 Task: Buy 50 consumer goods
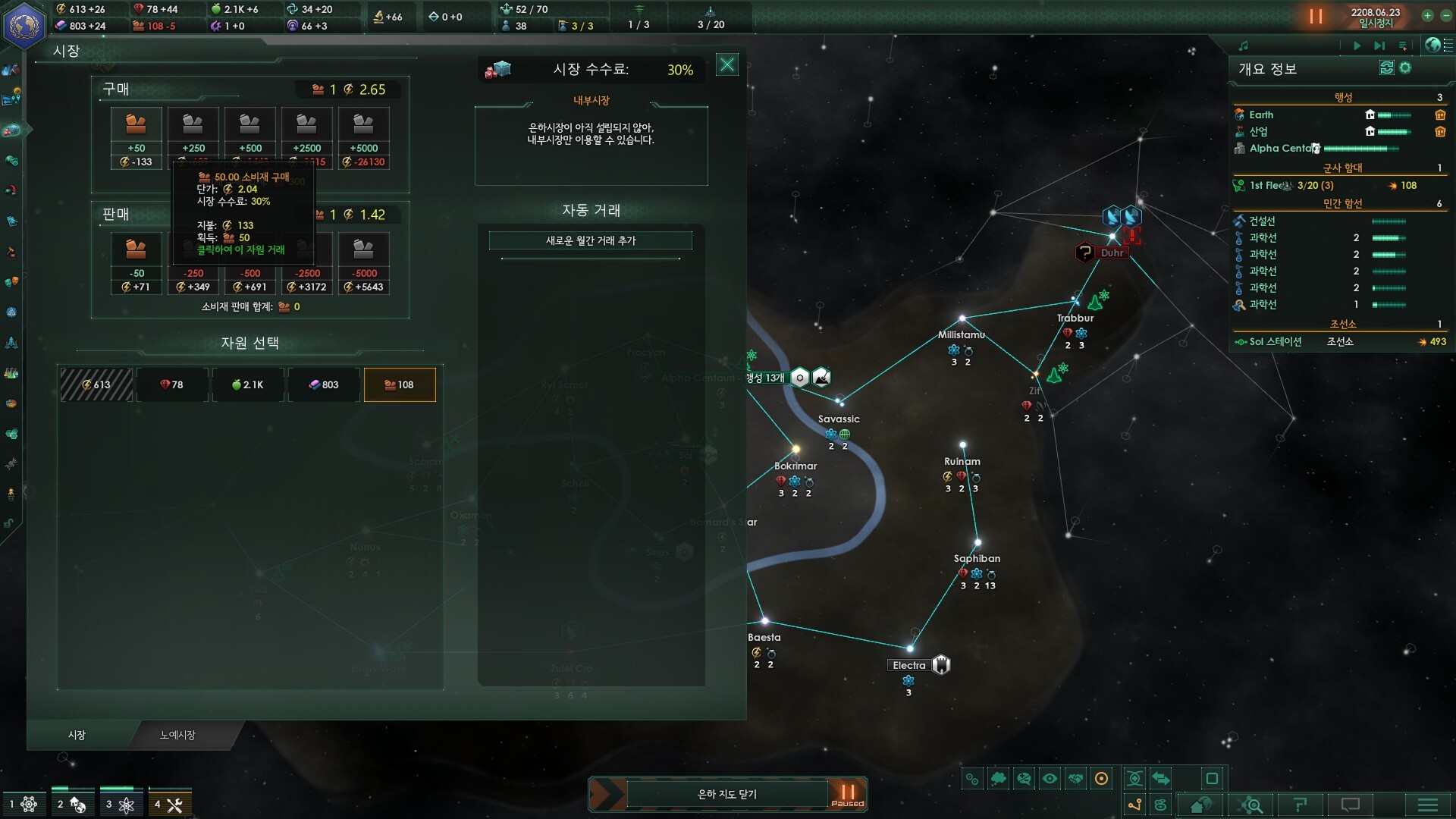pos(136,137)
